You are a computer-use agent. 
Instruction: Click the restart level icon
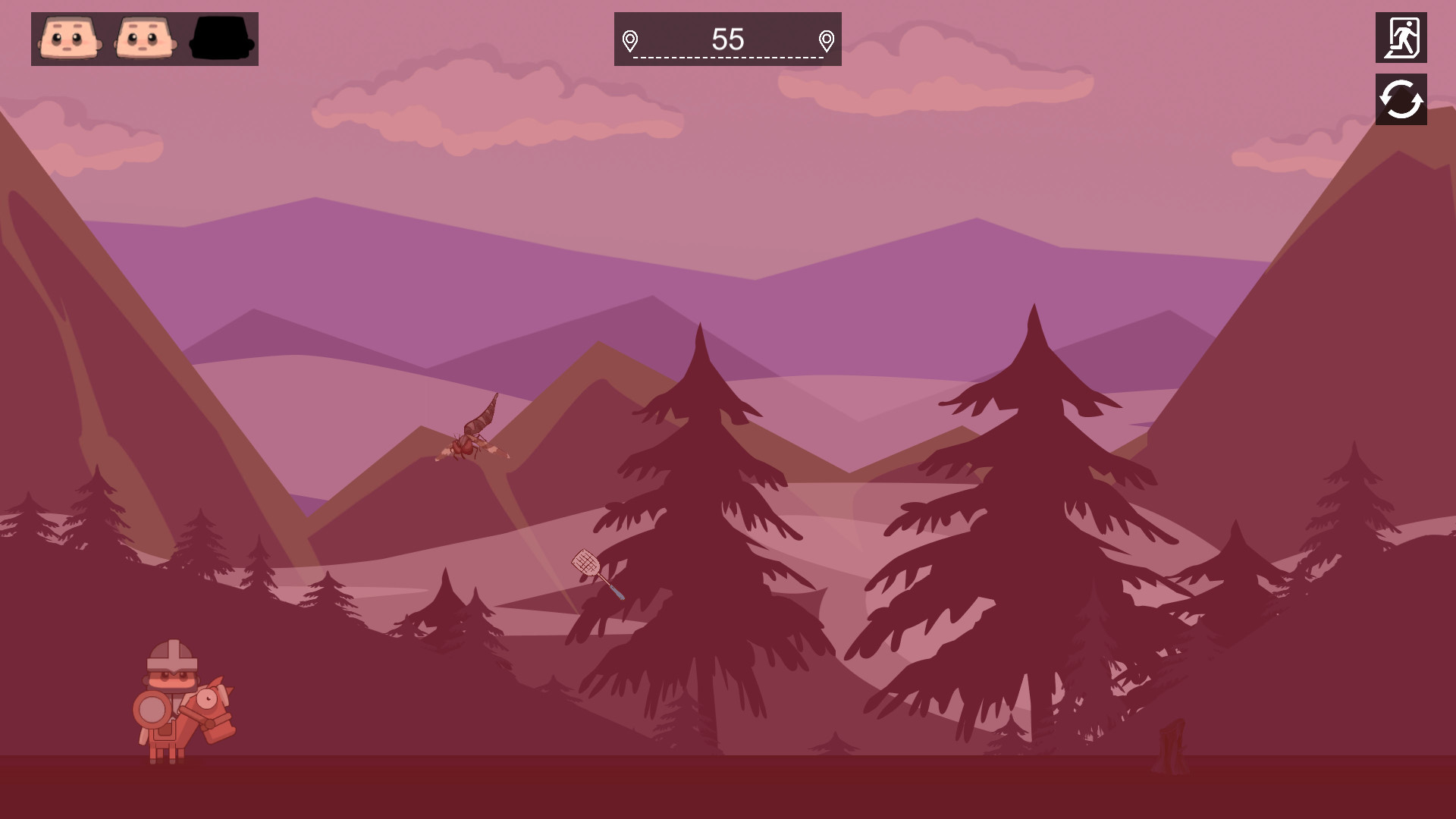pyautogui.click(x=1401, y=99)
